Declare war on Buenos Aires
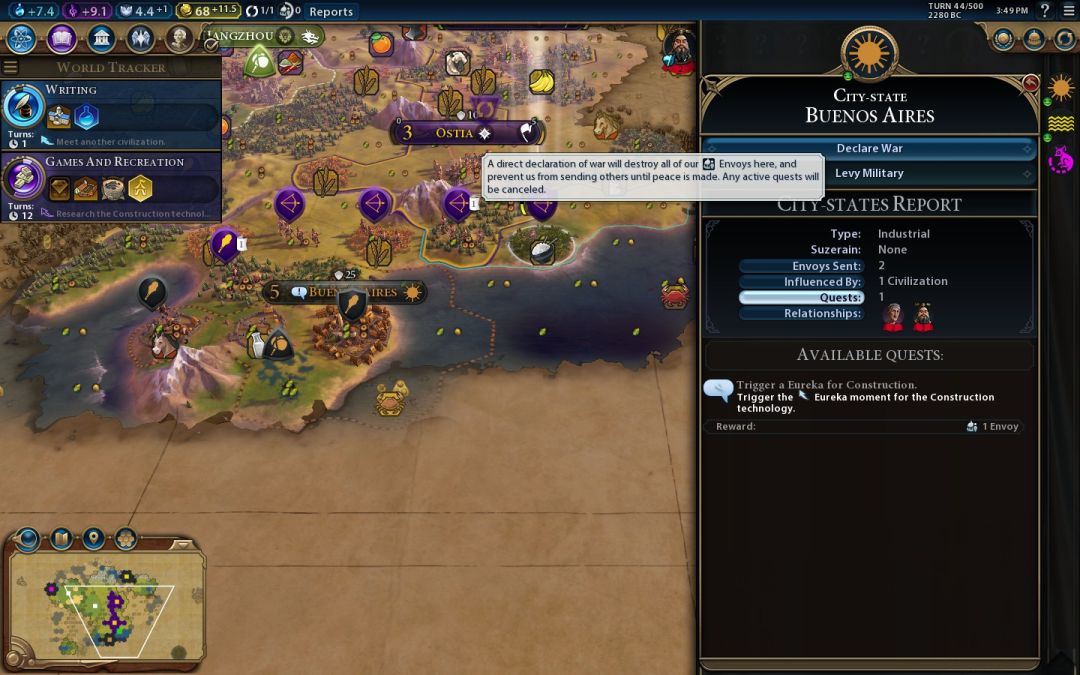Screen dimensions: 1080x675 (869, 149)
